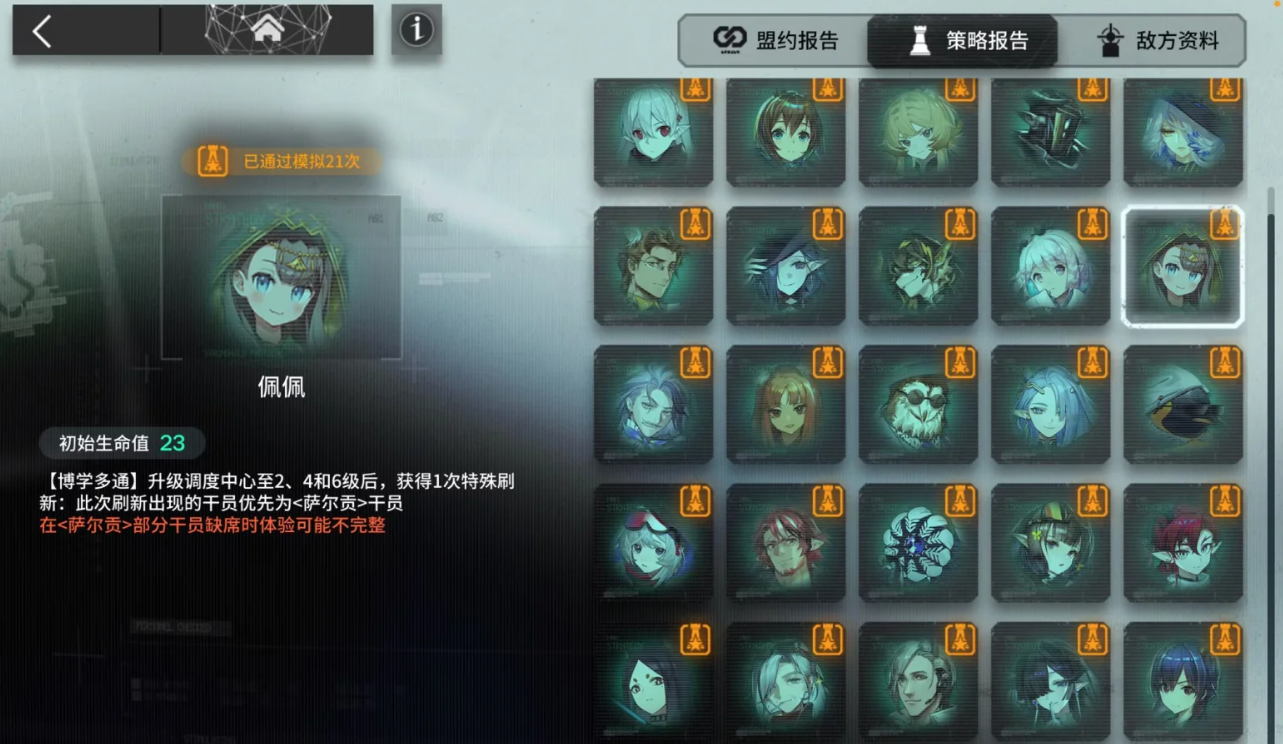Click the flame badge on the snowflake mechanical portrait

click(961, 499)
